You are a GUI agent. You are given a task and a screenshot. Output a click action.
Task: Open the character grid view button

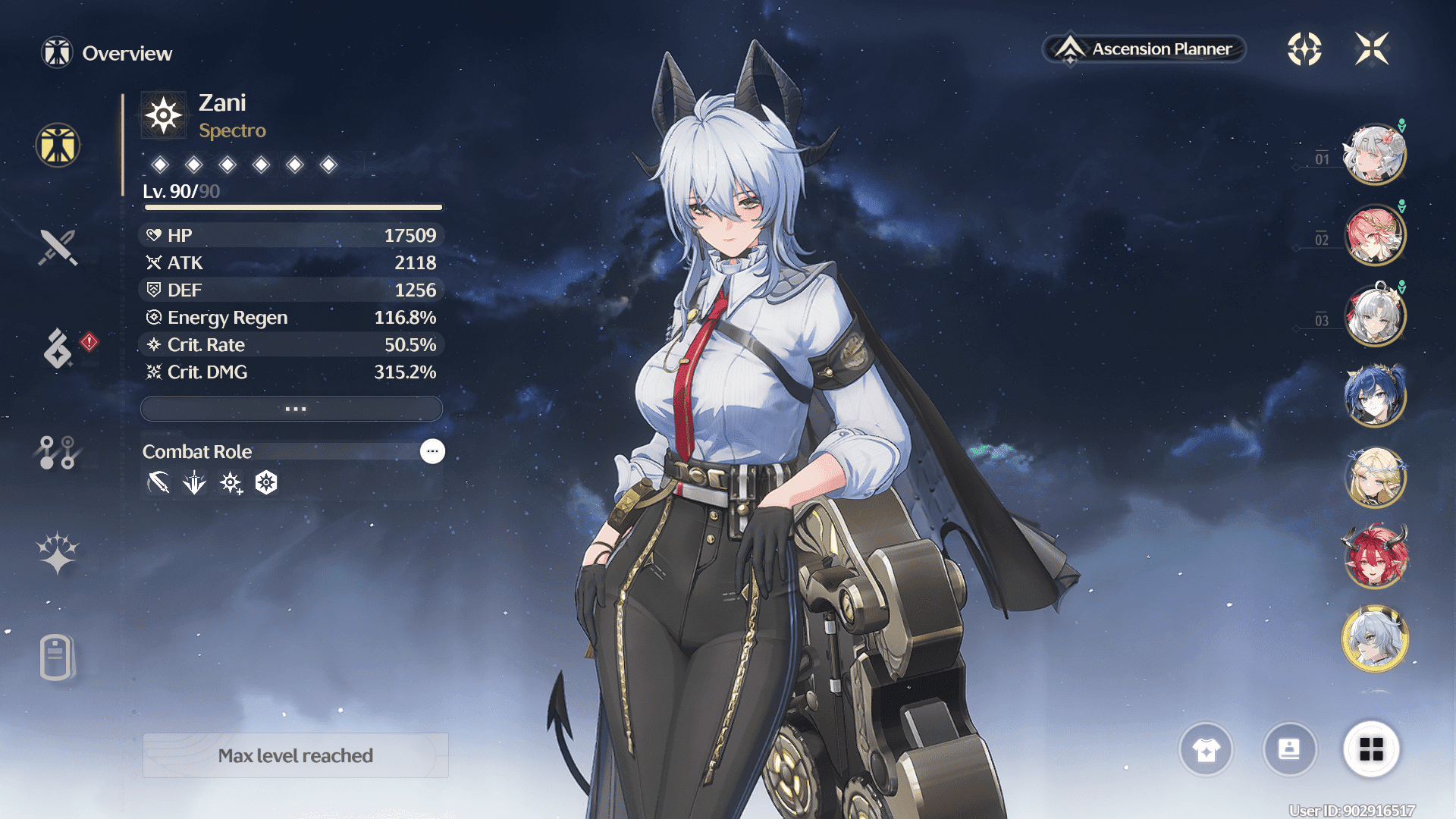point(1371,749)
